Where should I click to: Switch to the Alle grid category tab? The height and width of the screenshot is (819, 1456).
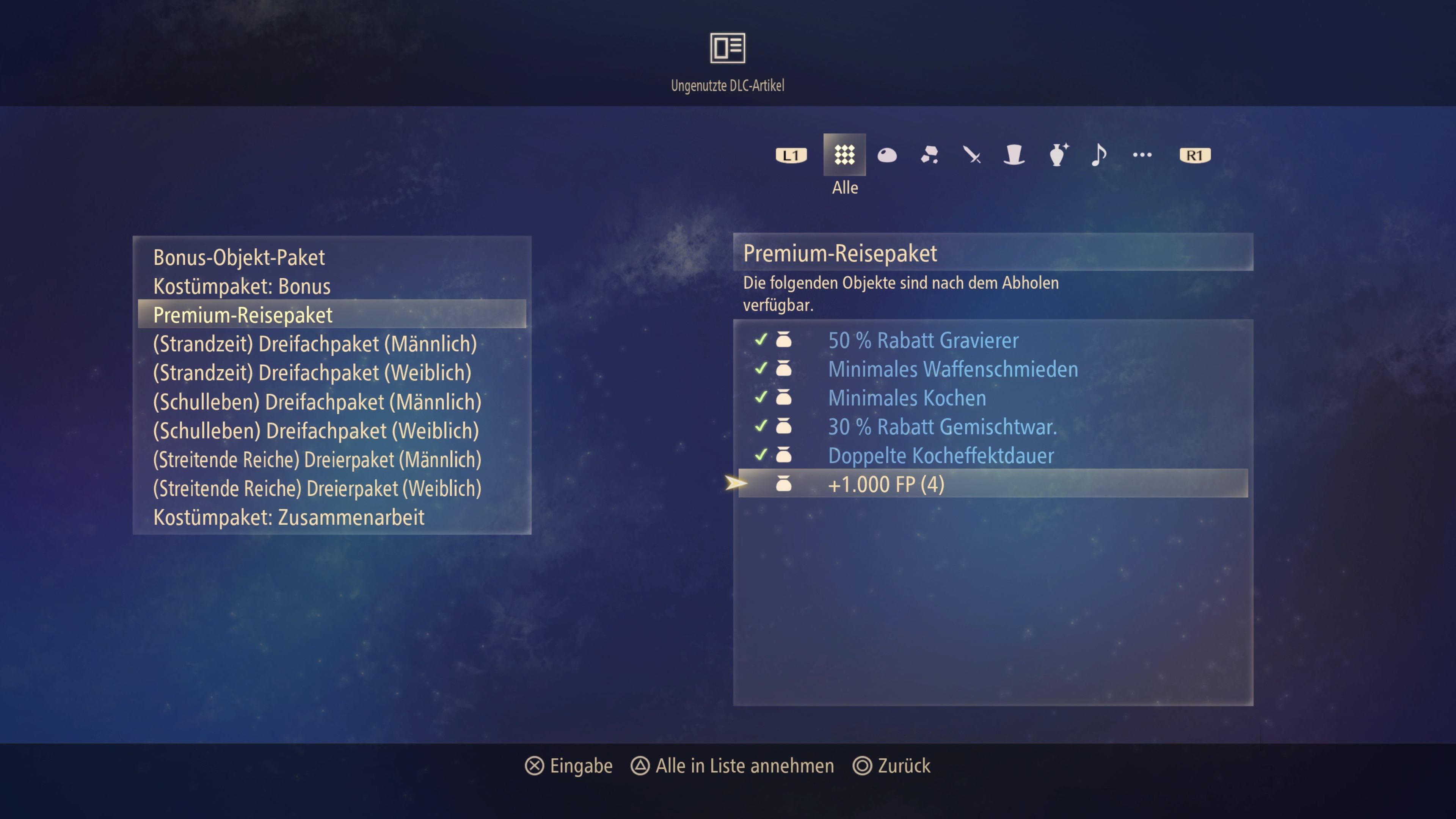click(844, 155)
